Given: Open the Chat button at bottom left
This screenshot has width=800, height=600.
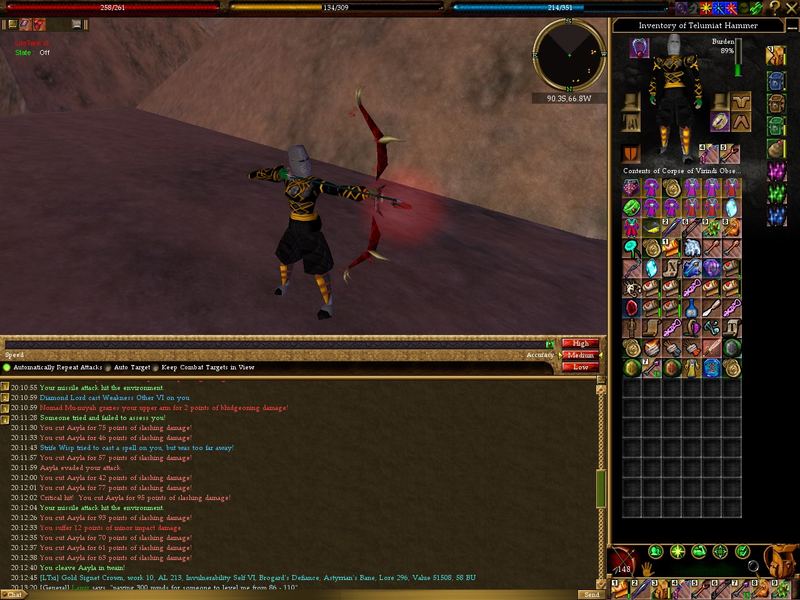Looking at the screenshot, I should click(x=16, y=594).
